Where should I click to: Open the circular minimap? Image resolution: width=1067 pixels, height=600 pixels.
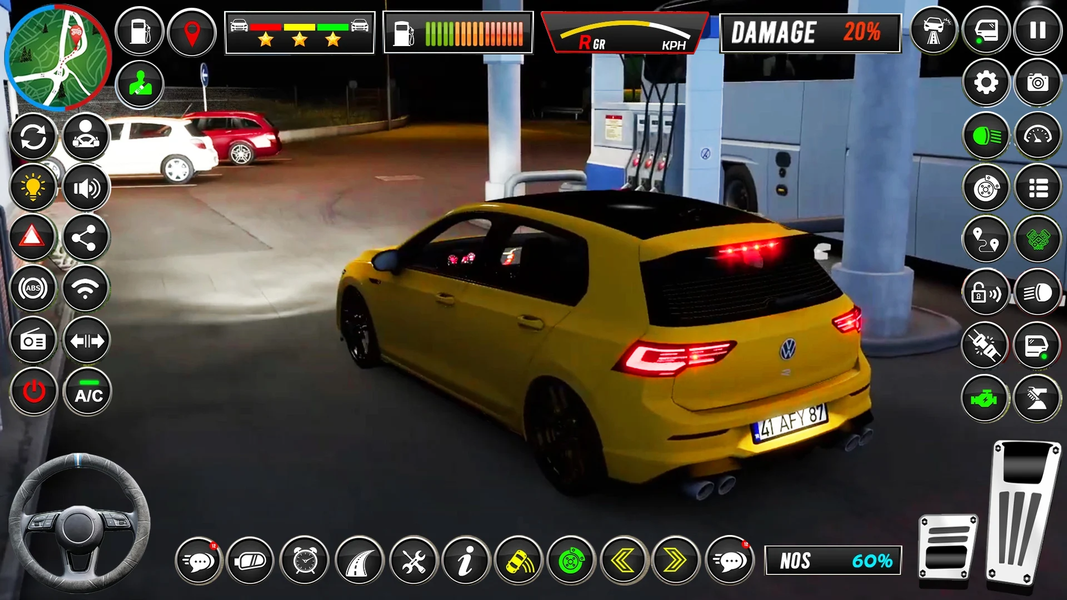pyautogui.click(x=57, y=57)
